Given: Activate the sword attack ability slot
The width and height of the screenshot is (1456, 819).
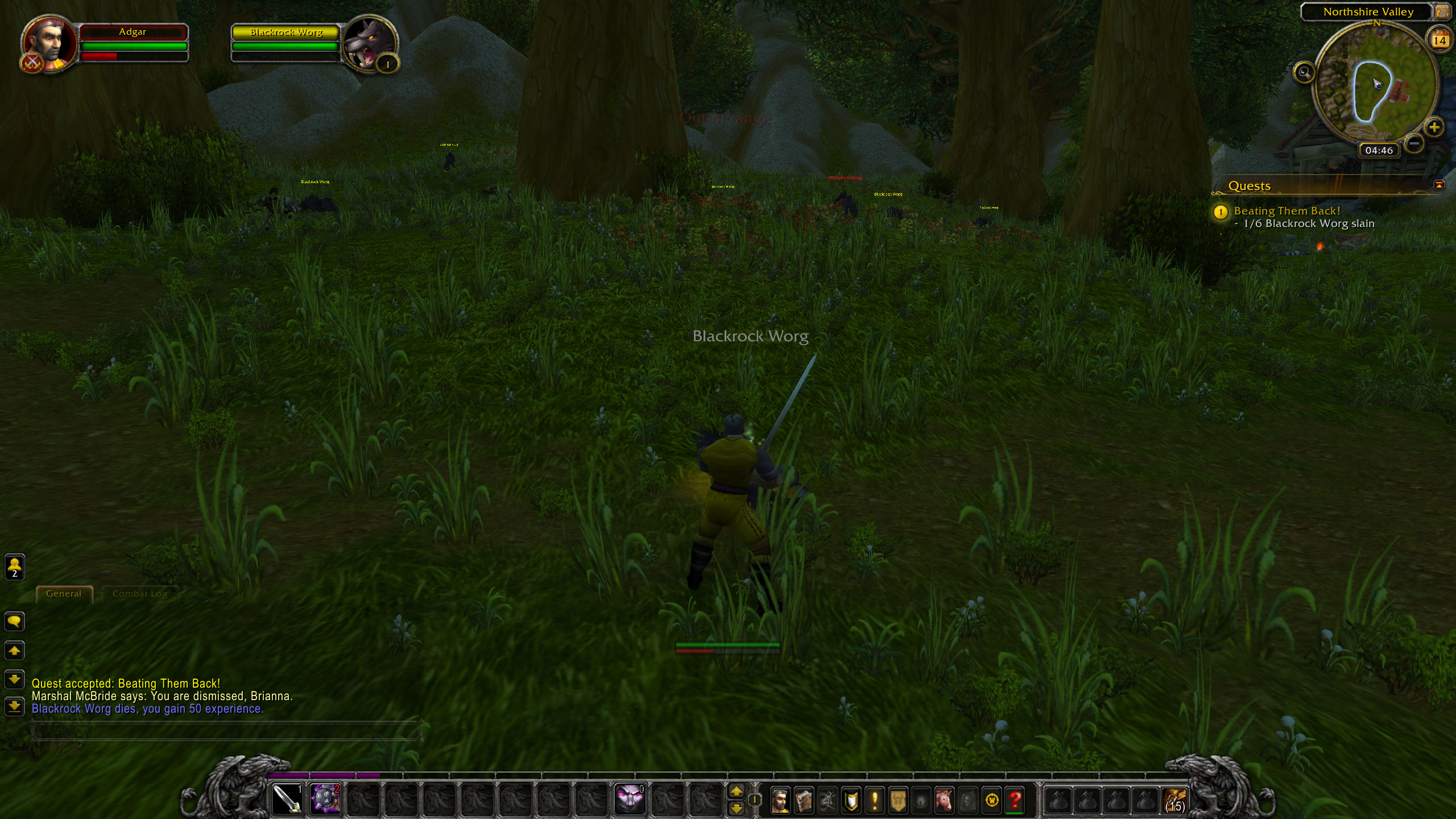Looking at the screenshot, I should click(x=287, y=799).
